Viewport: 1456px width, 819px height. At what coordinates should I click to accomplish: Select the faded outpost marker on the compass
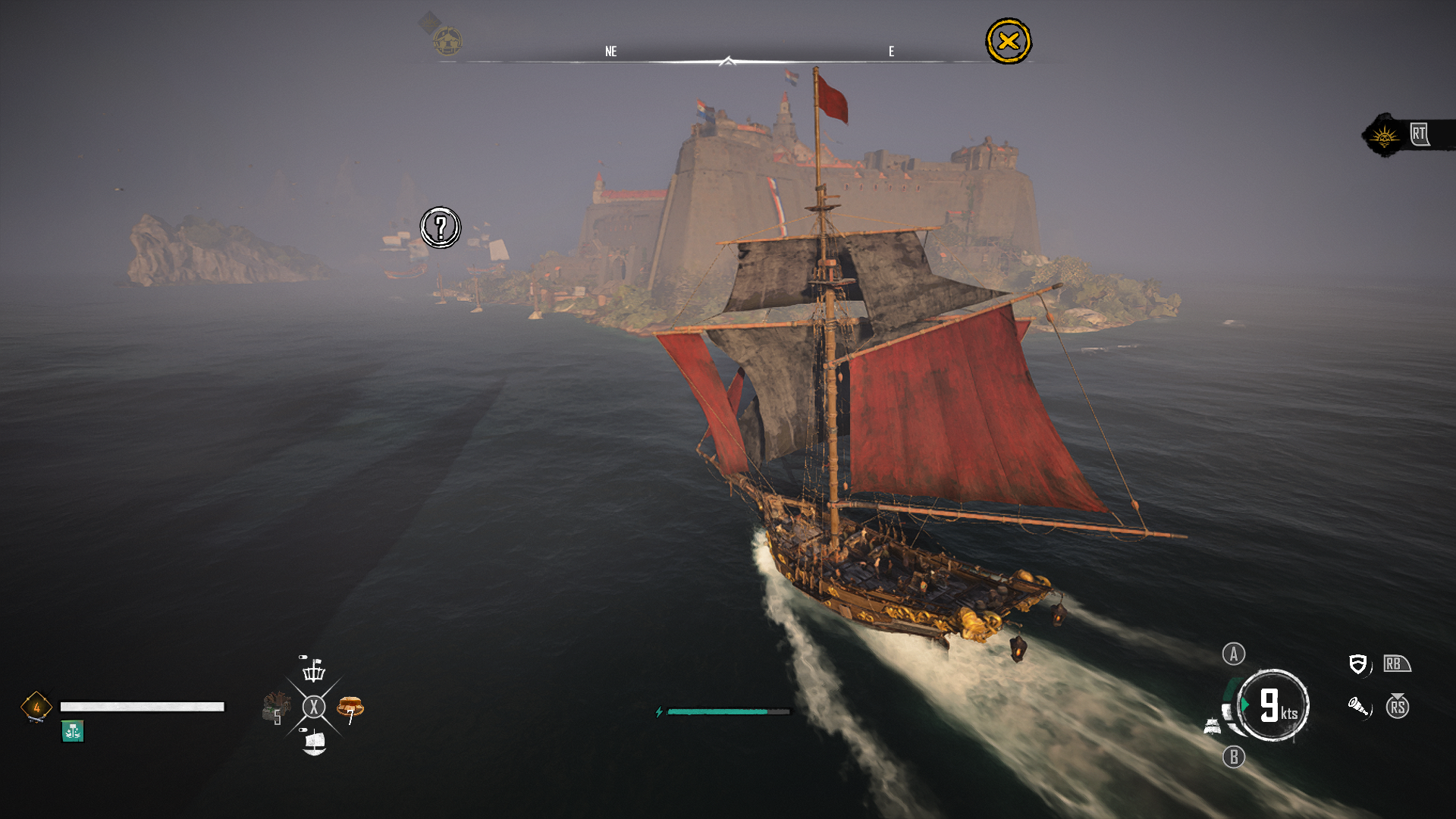(x=447, y=40)
